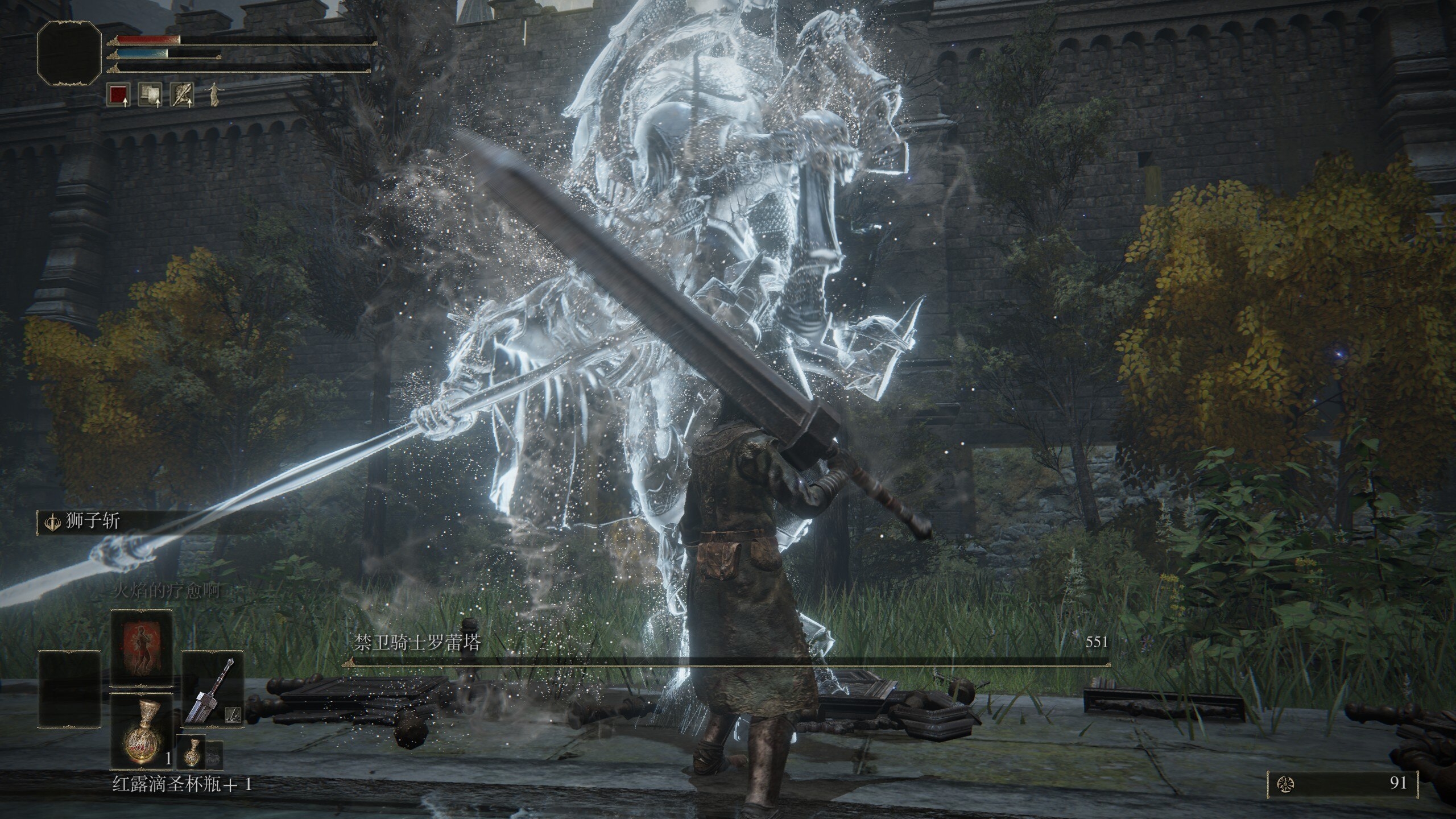Select the small next-flask quick item icon
1456x819 pixels.
point(190,751)
